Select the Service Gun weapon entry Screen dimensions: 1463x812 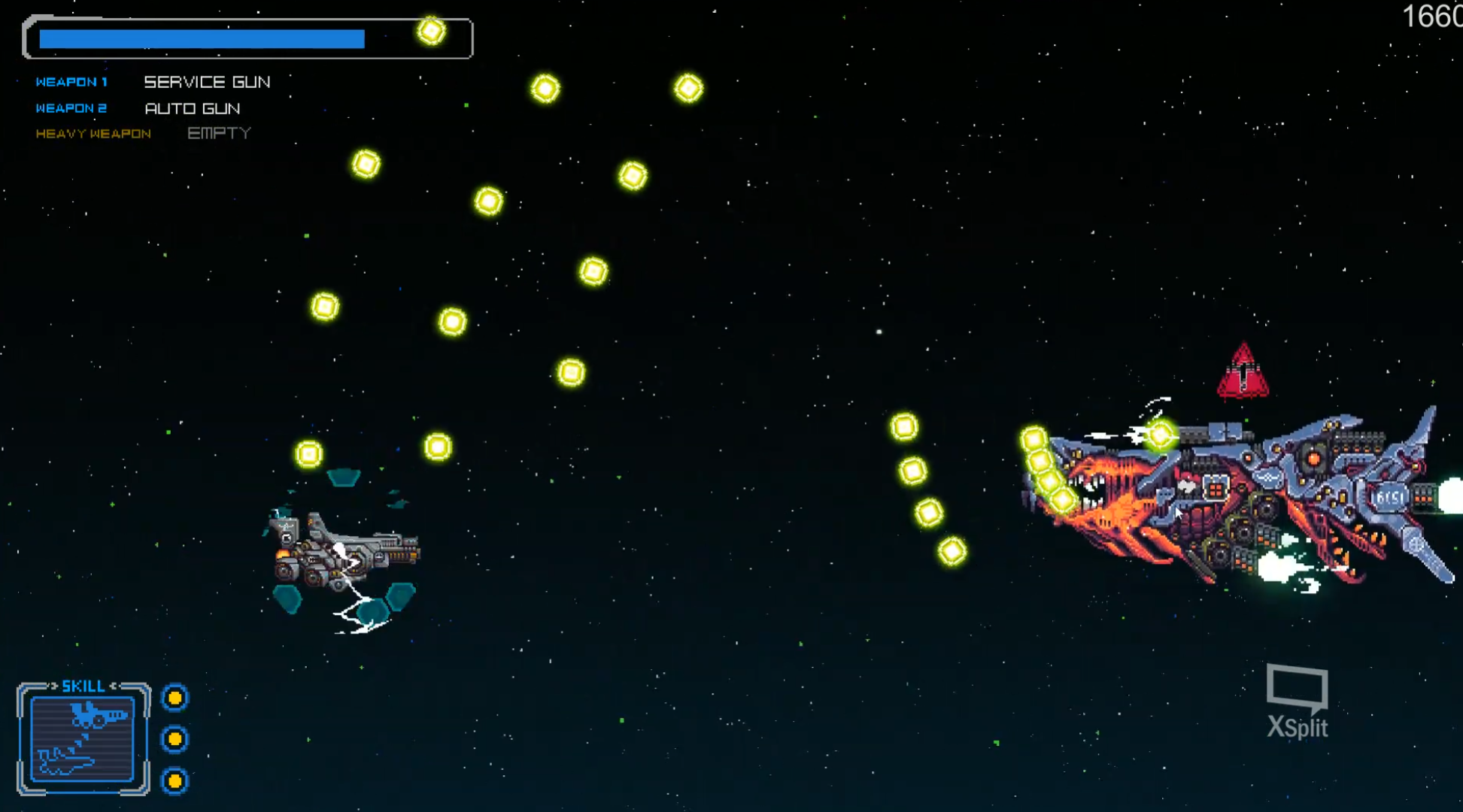click(x=207, y=82)
